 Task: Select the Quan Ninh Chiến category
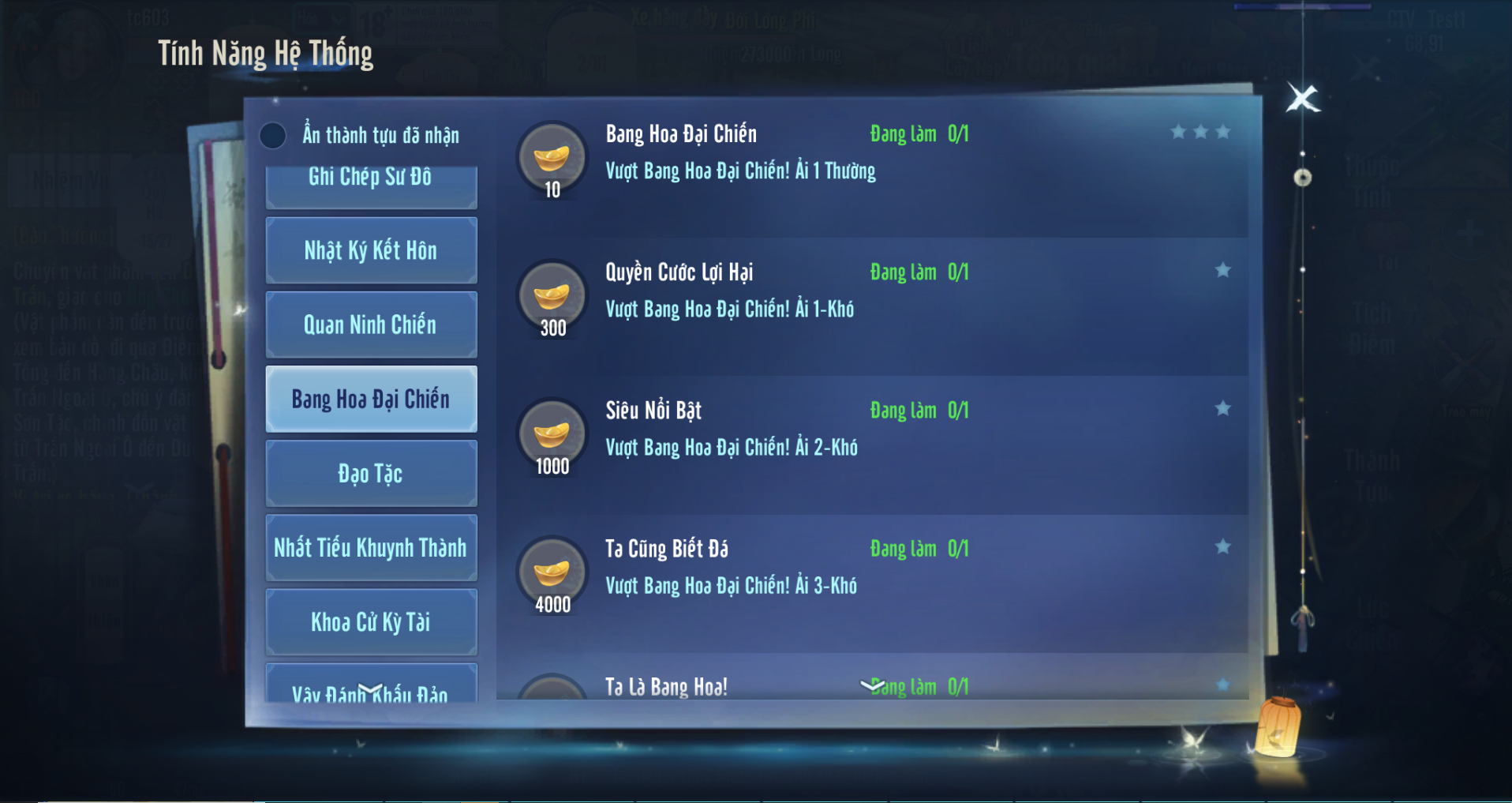point(371,325)
